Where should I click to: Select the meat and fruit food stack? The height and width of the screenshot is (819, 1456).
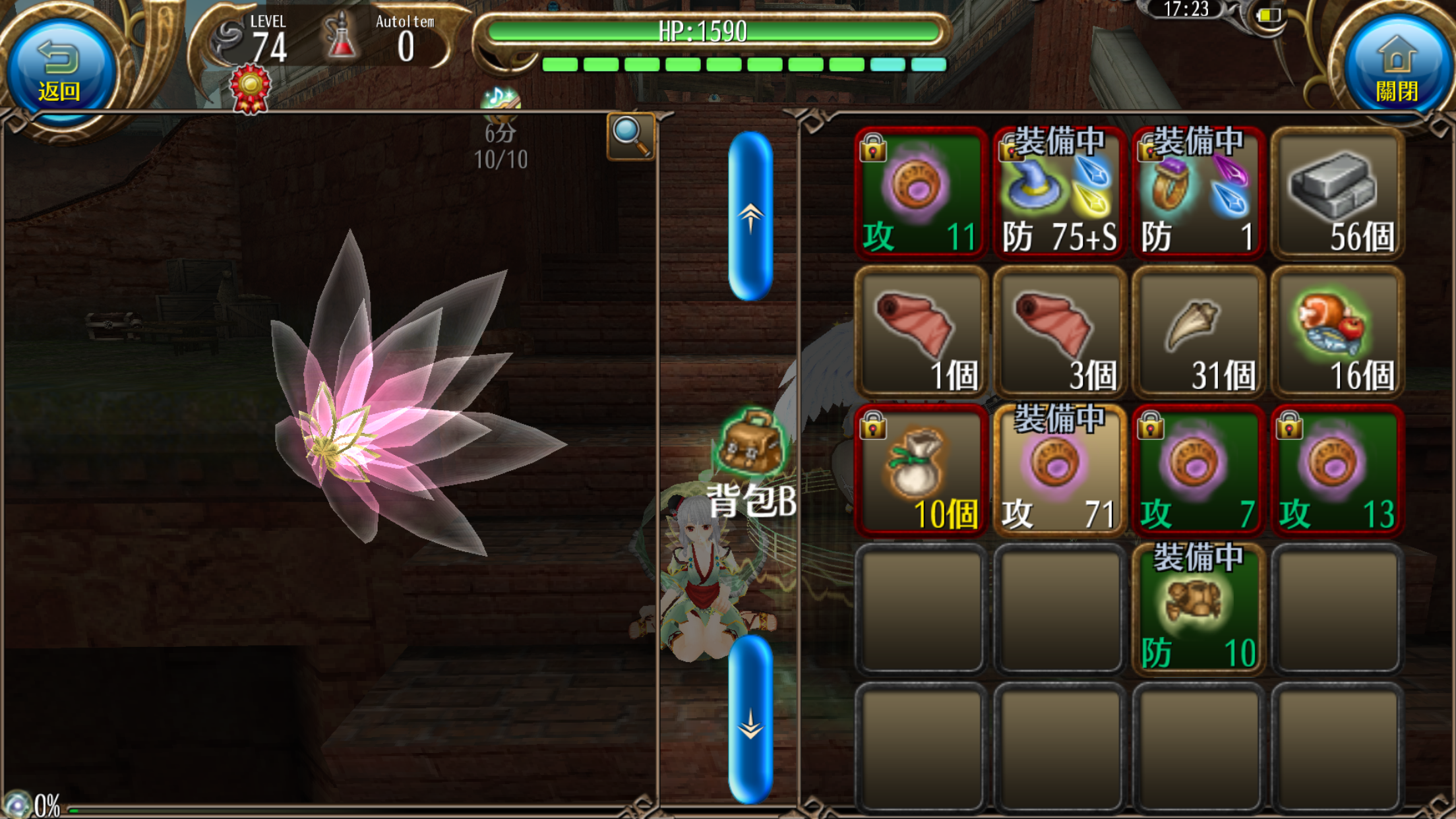click(x=1337, y=332)
